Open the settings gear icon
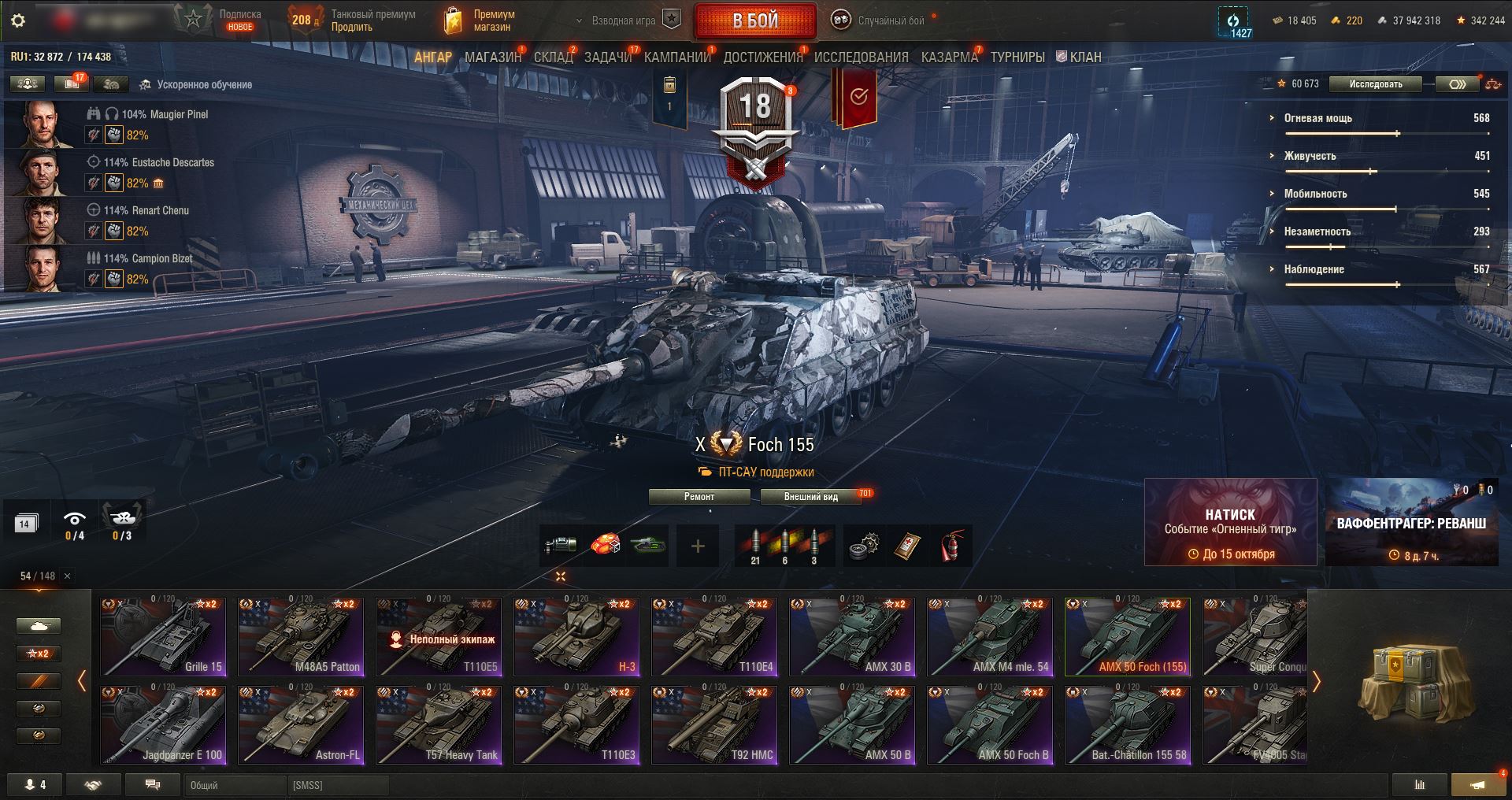This screenshot has width=1512, height=800. coord(18,20)
